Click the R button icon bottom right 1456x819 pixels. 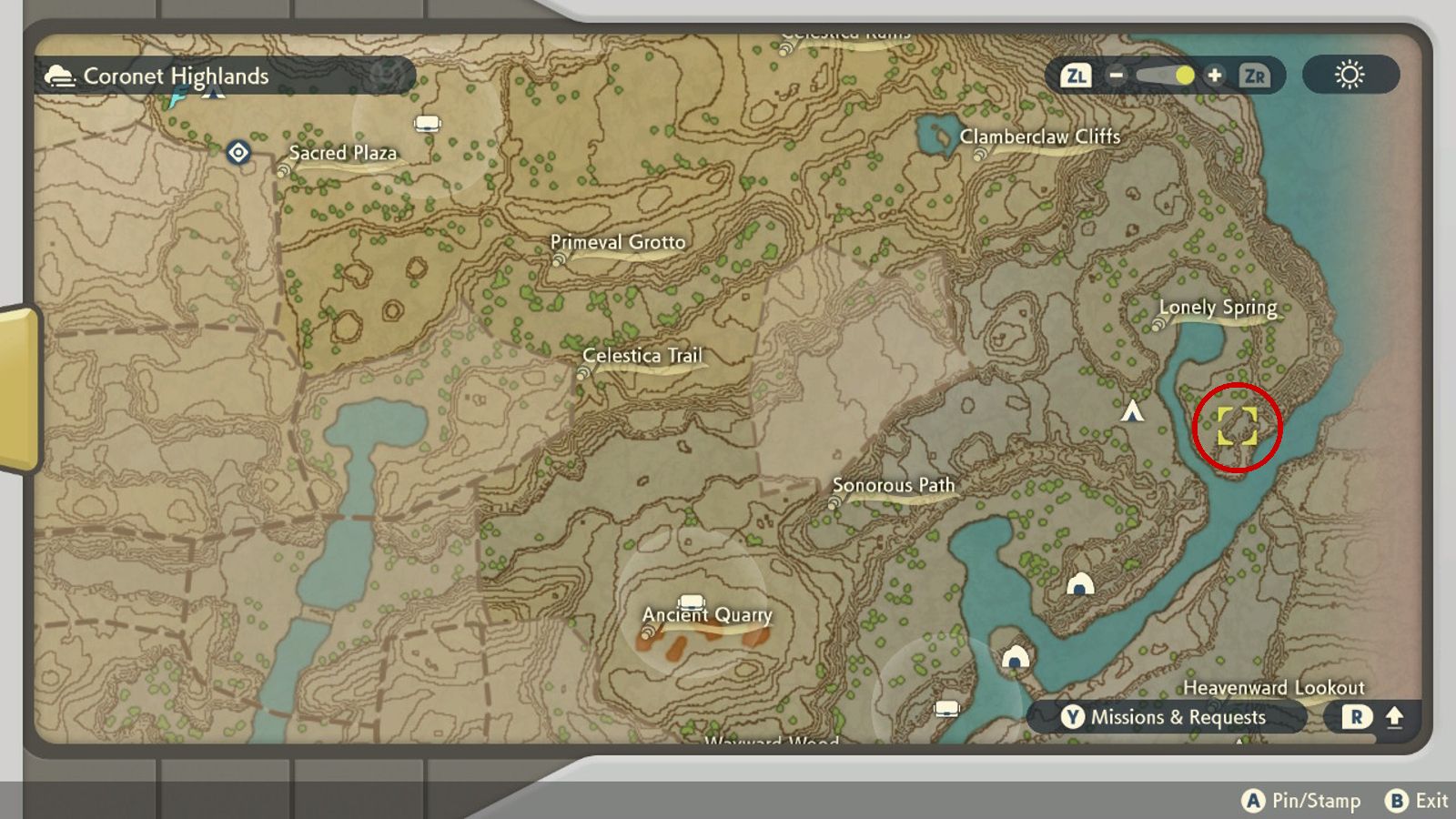(1355, 717)
